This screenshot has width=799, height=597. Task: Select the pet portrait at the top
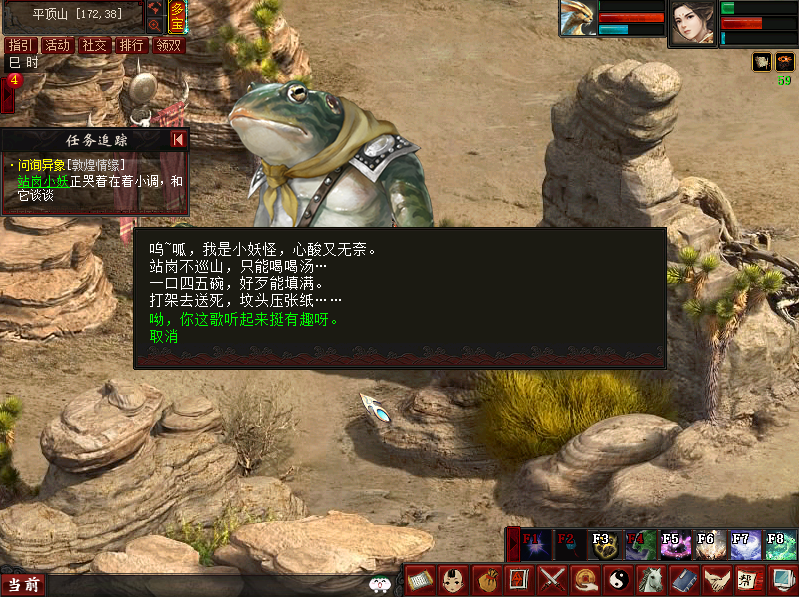click(579, 19)
